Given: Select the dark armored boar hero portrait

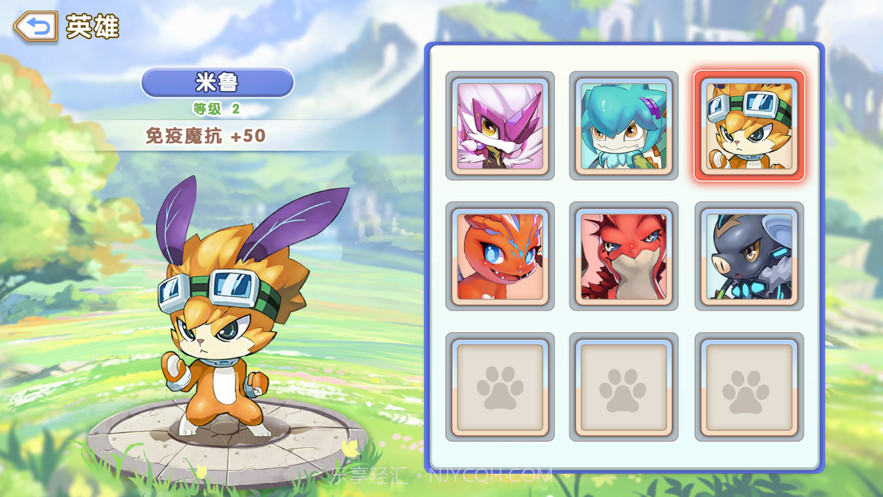Looking at the screenshot, I should coord(749,256).
